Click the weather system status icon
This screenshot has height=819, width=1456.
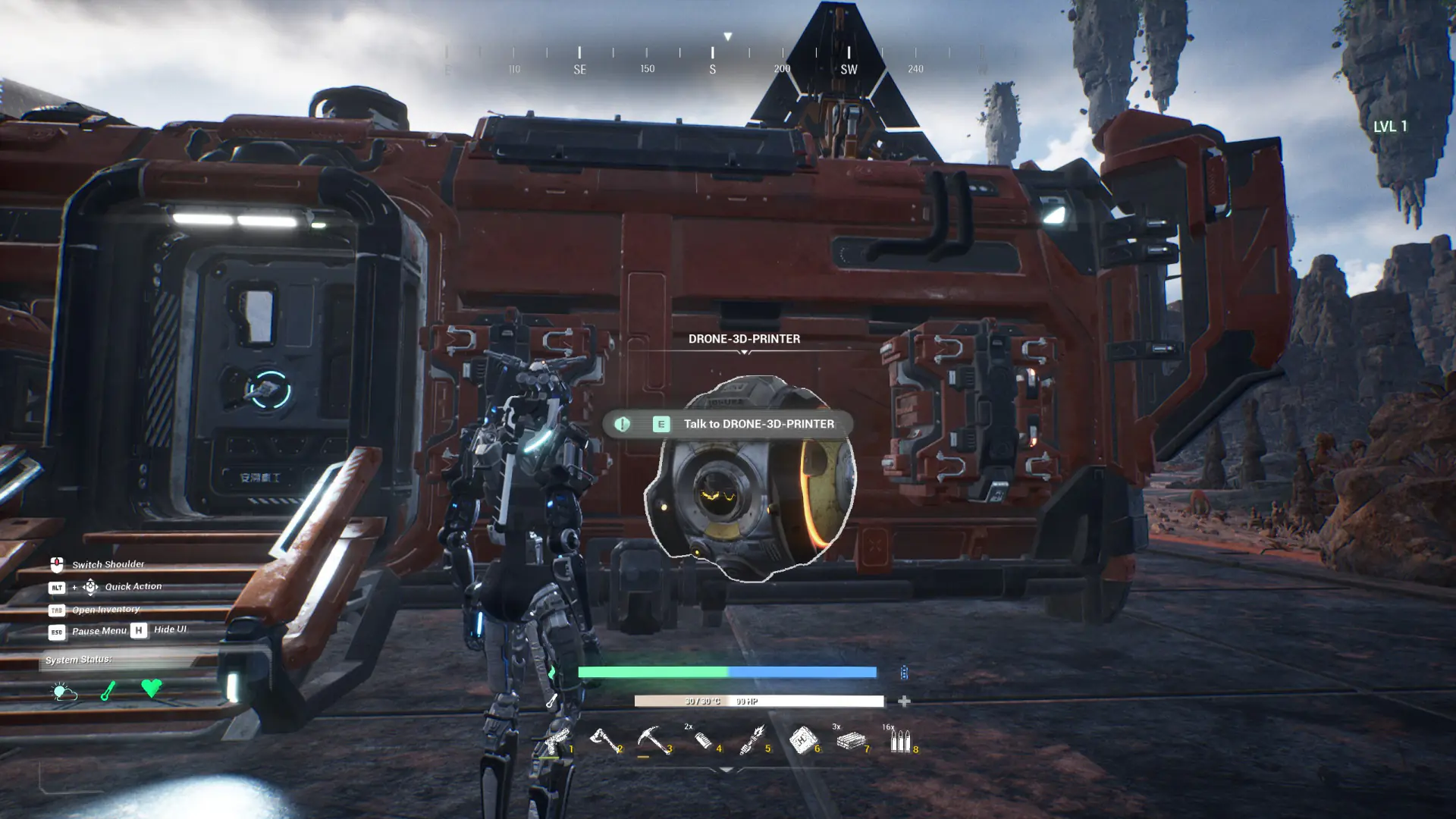[x=64, y=691]
